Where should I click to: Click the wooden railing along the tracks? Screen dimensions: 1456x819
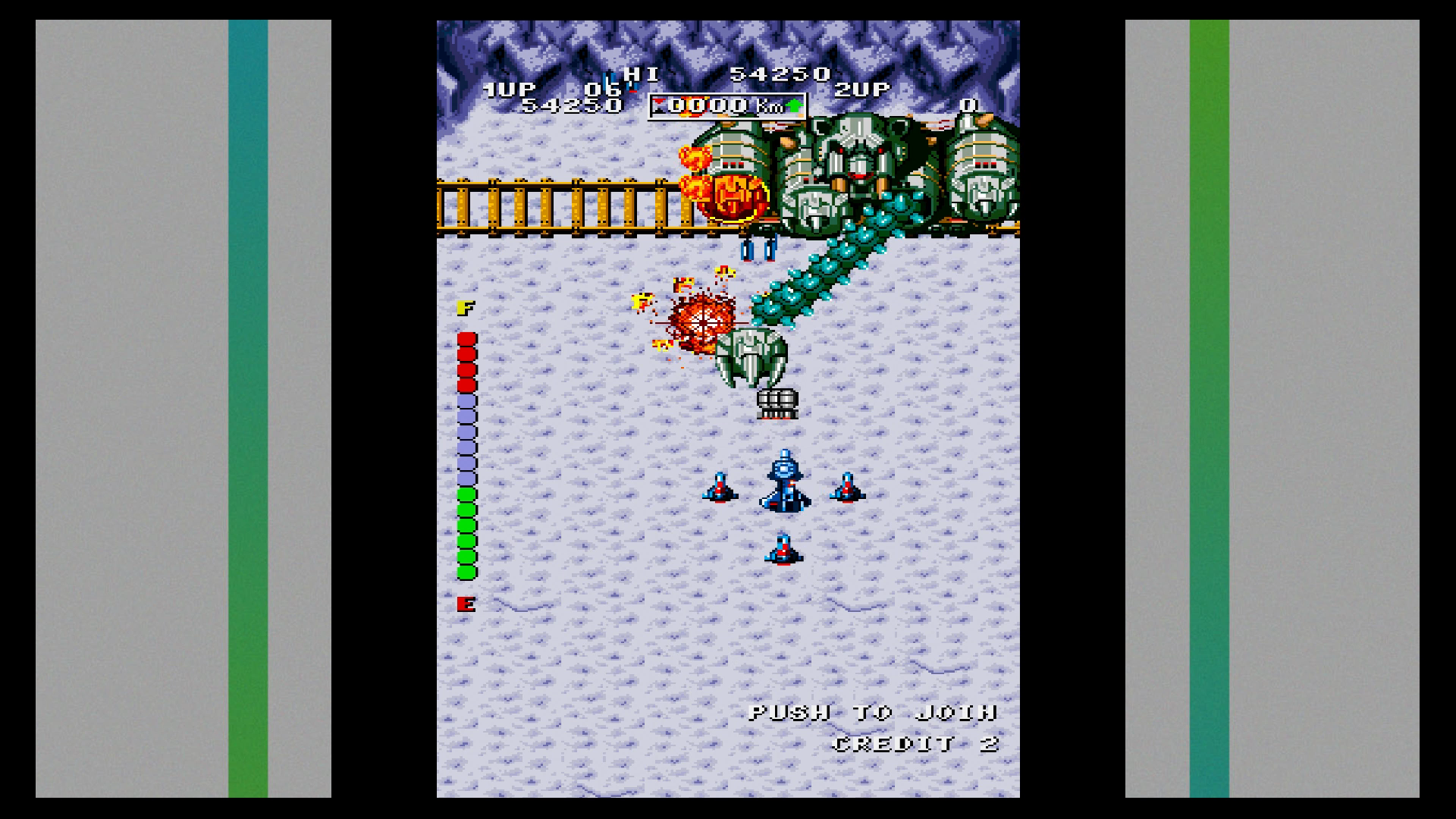(561, 205)
